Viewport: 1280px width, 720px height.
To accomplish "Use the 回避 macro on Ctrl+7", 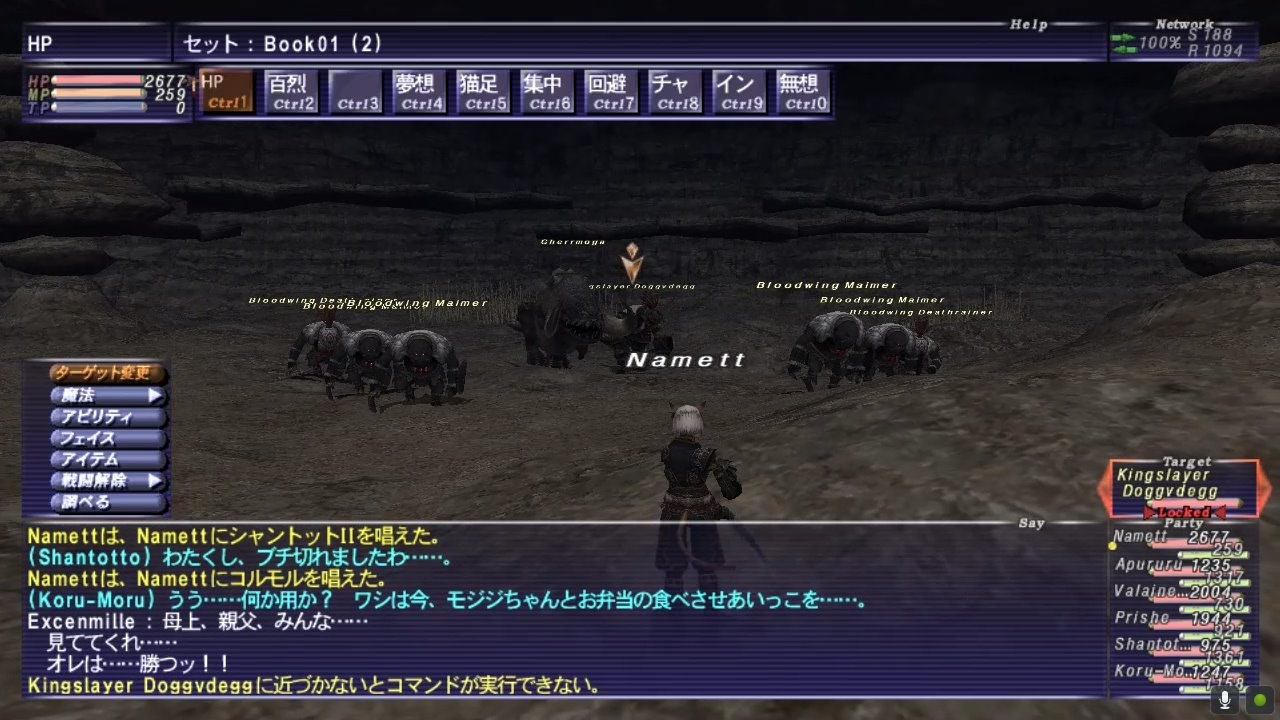I will (x=610, y=88).
